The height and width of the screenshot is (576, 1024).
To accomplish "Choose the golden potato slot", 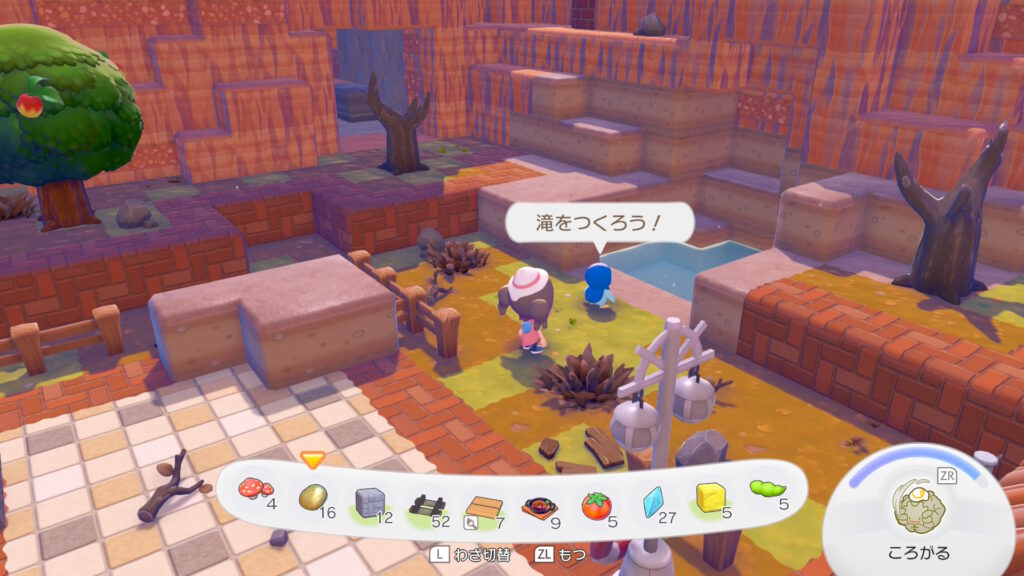I will (x=313, y=497).
